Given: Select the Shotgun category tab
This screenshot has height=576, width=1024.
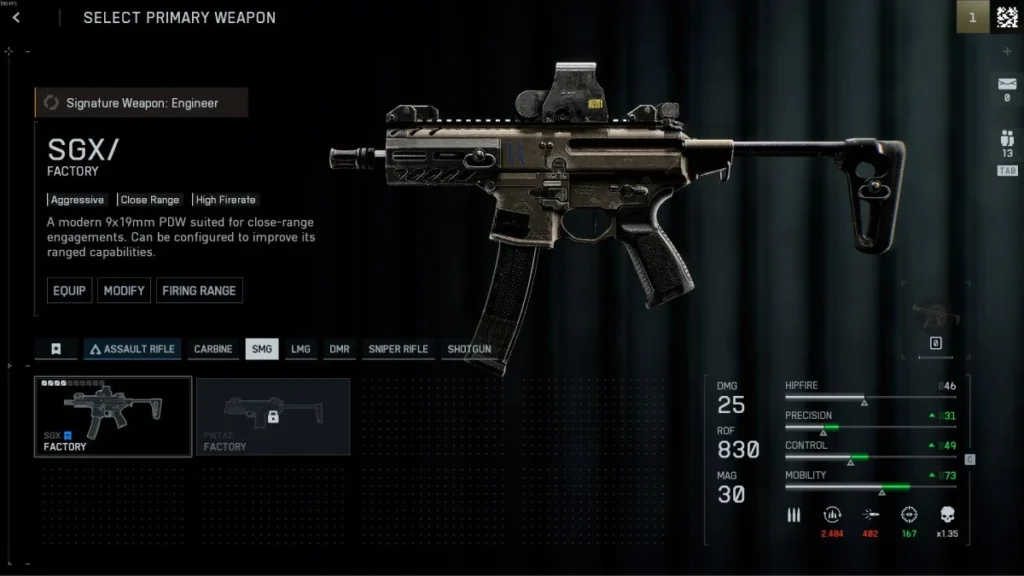Looking at the screenshot, I should [x=469, y=349].
